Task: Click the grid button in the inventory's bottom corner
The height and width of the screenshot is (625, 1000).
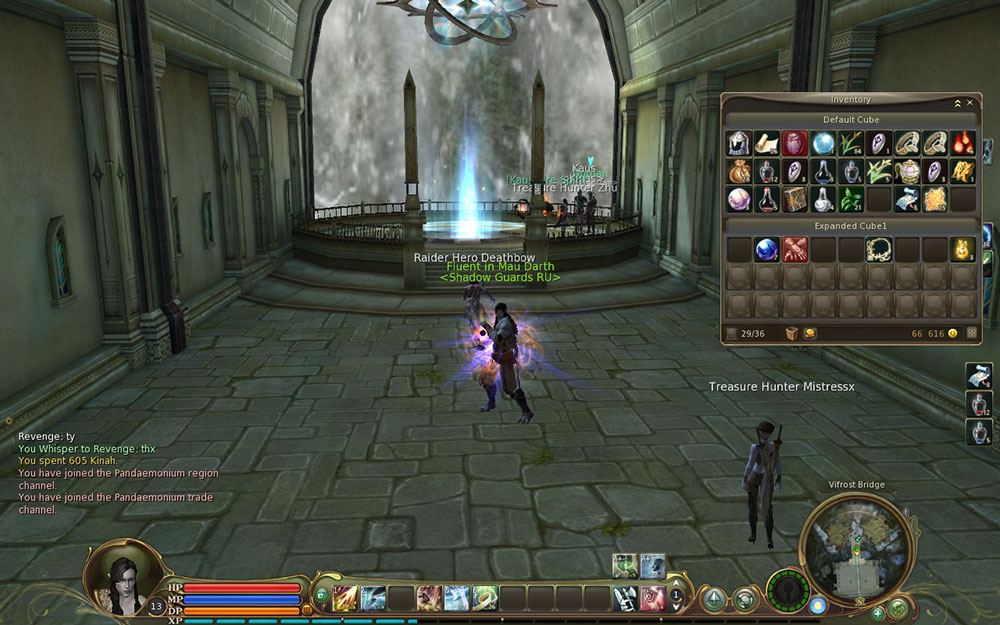Action: [971, 333]
